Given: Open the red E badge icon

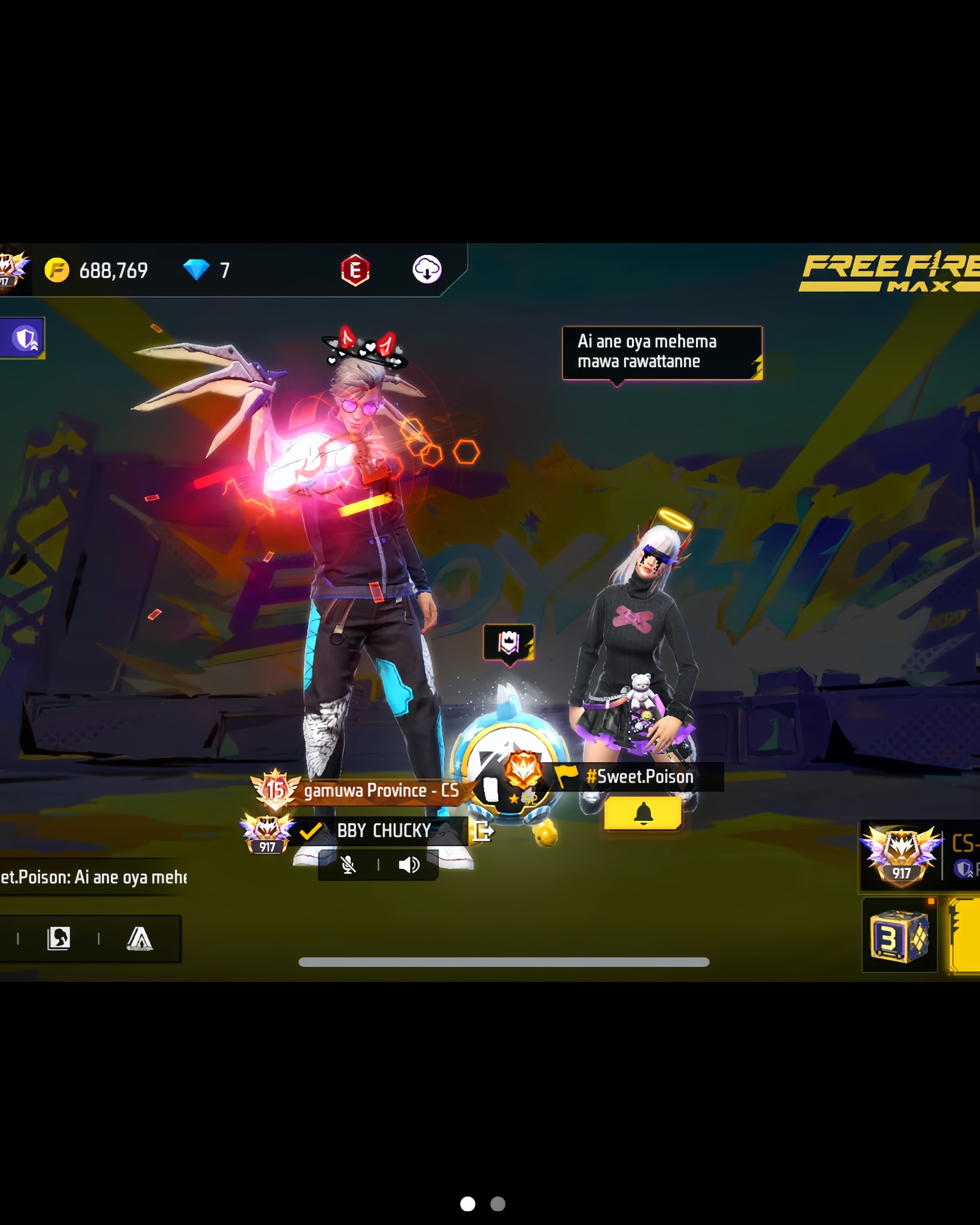Looking at the screenshot, I should tap(355, 270).
